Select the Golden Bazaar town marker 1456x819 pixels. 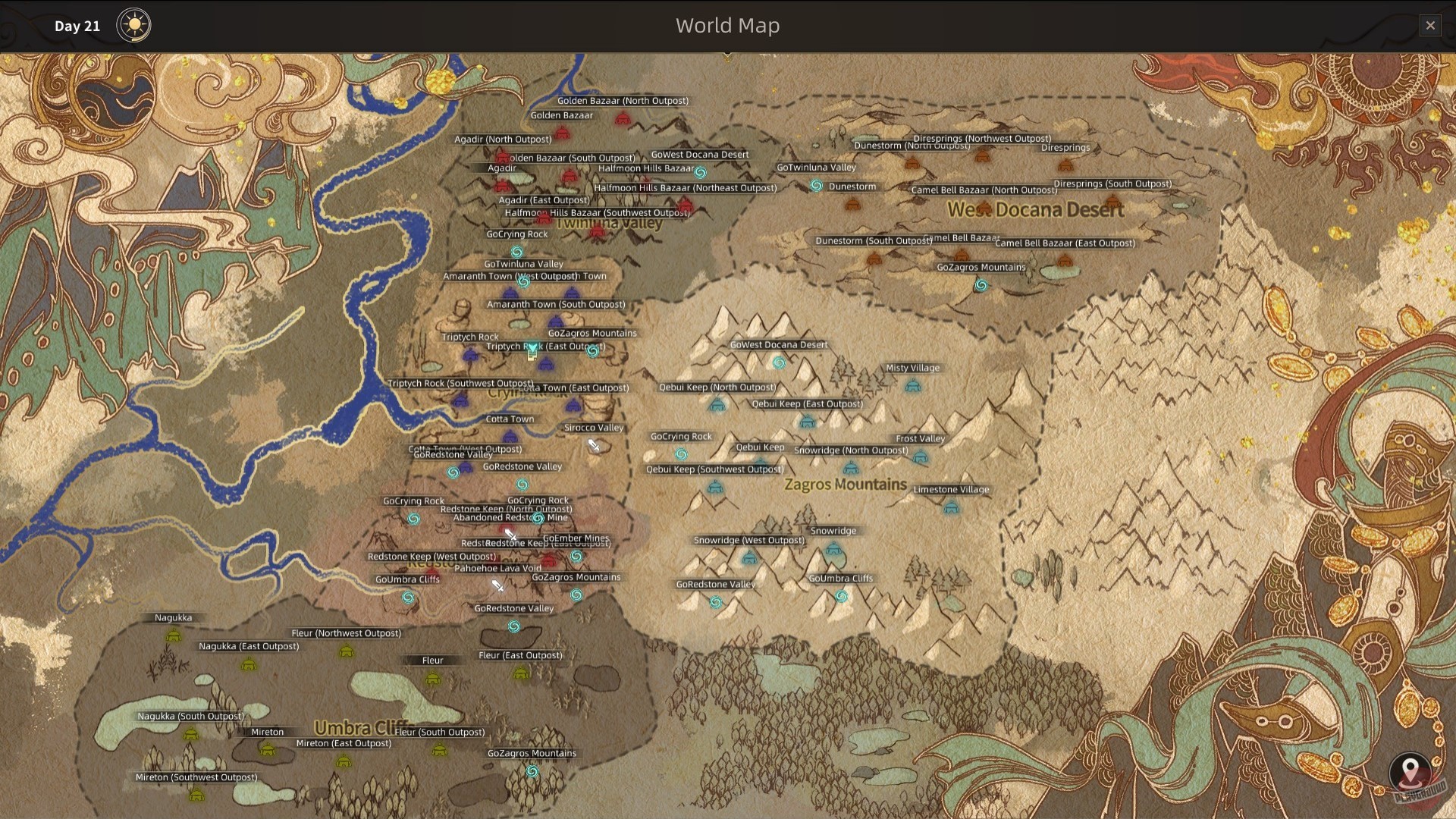pos(563,133)
